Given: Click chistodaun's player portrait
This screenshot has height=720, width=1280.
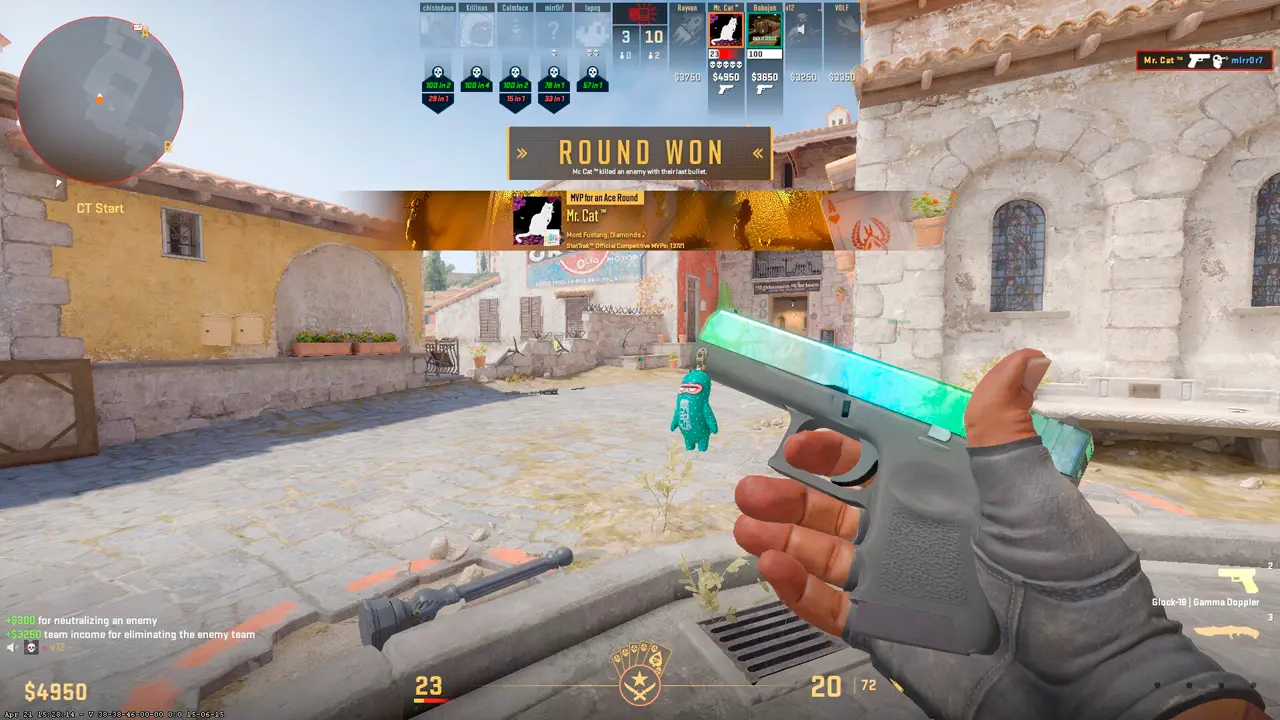Looking at the screenshot, I should point(437,30).
